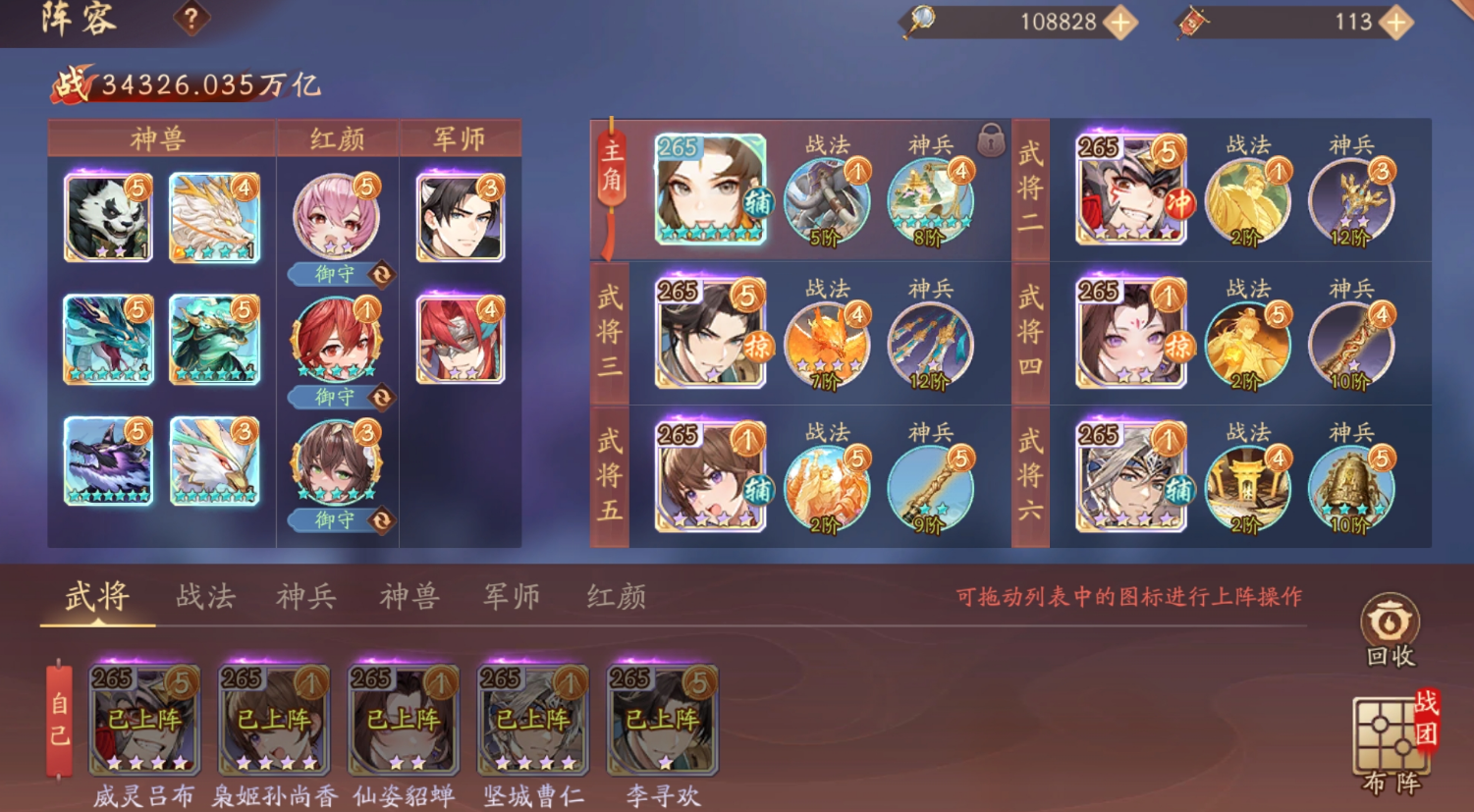This screenshot has width=1474, height=812.
Task: Select the panda 神兽 portrait
Action: [105, 213]
